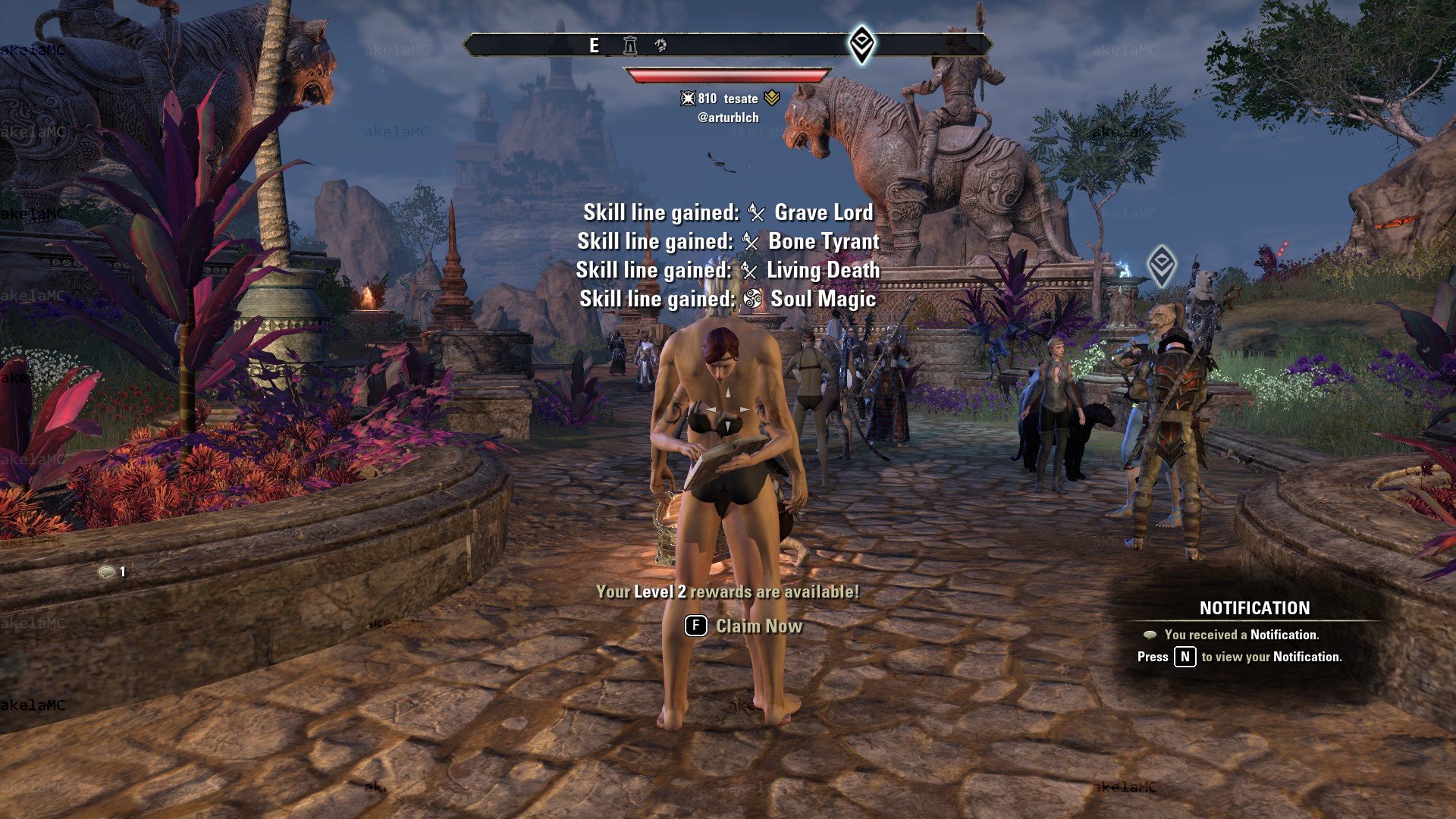The image size is (1456, 819).
Task: Click the gold rank chevron next to tesate
Action: (x=773, y=98)
